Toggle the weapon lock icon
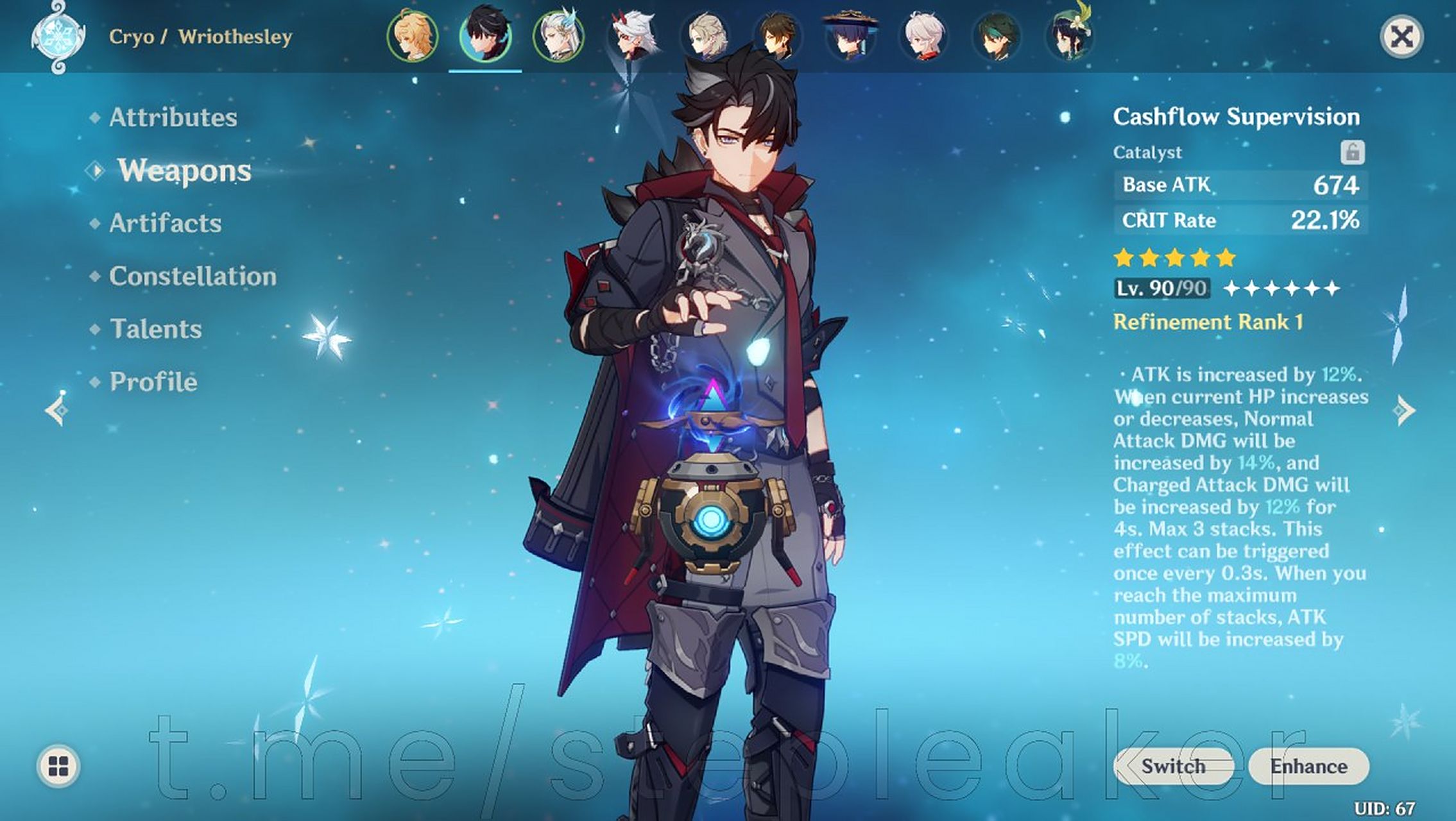This screenshot has height=821, width=1456. tap(1352, 153)
